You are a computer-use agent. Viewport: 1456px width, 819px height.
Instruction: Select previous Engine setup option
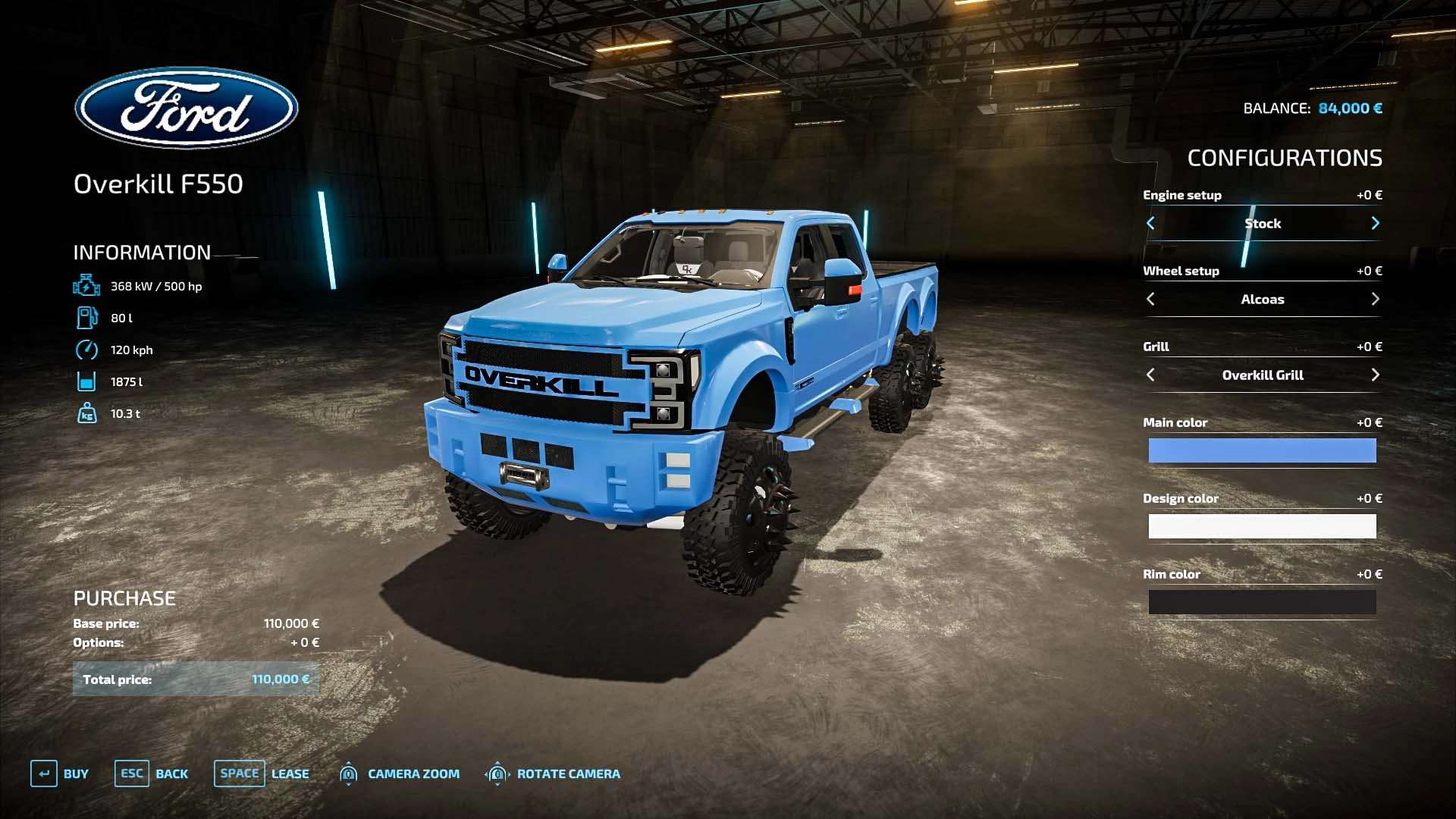(x=1150, y=223)
